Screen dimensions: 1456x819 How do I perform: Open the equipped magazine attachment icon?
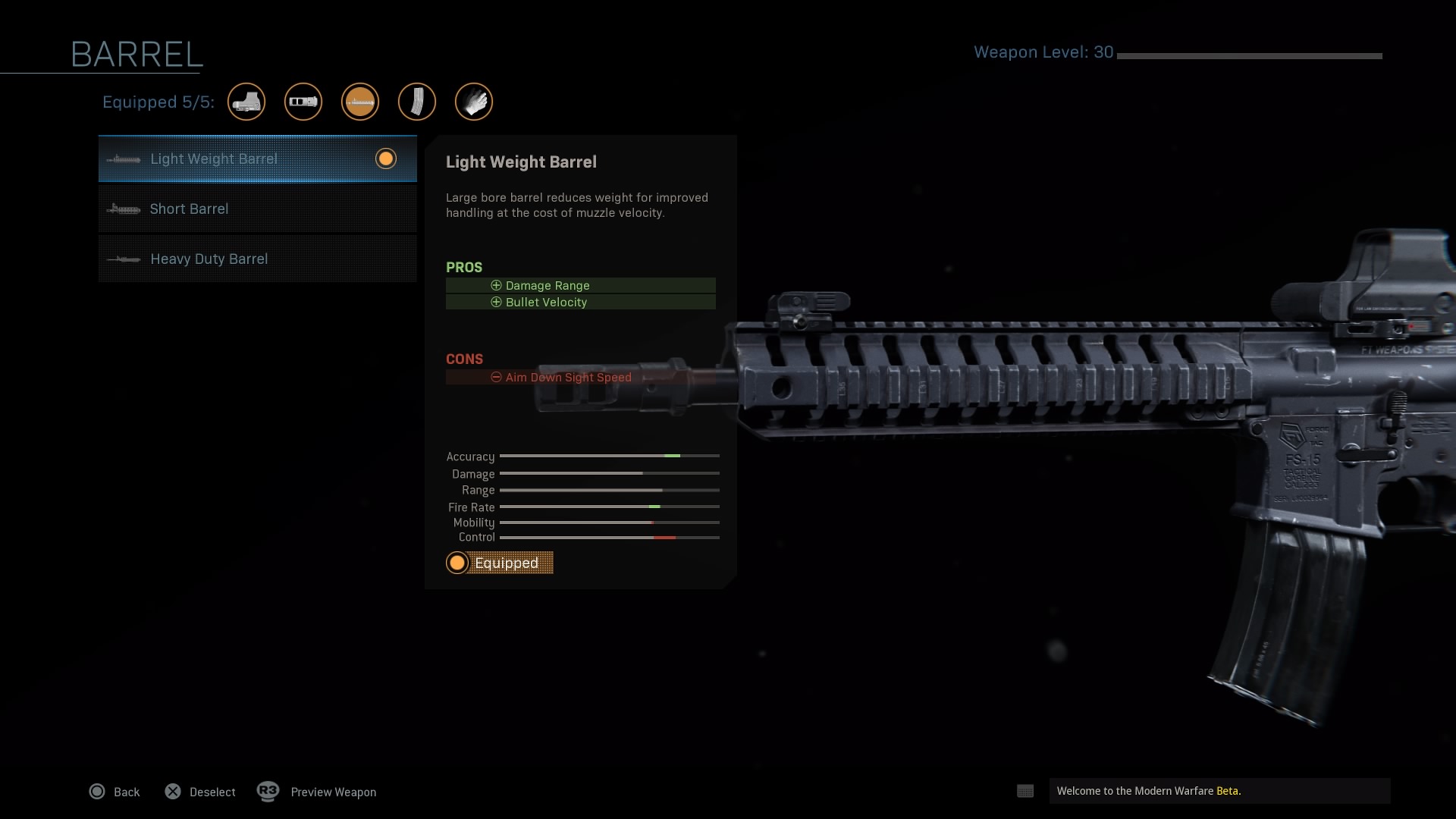tap(417, 102)
